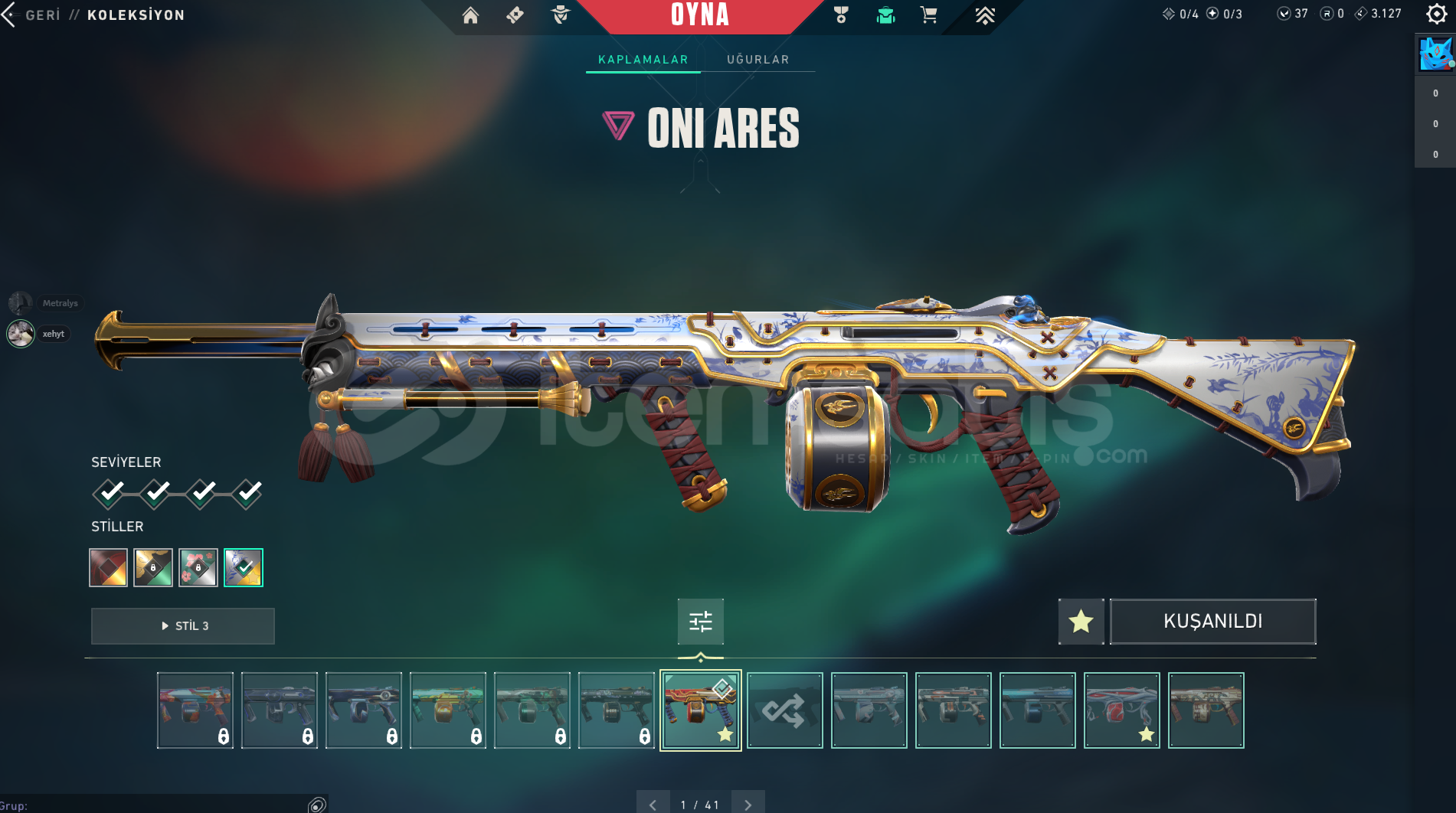Choose the red and gold style swatch
The height and width of the screenshot is (813, 1456).
pyautogui.click(x=108, y=567)
